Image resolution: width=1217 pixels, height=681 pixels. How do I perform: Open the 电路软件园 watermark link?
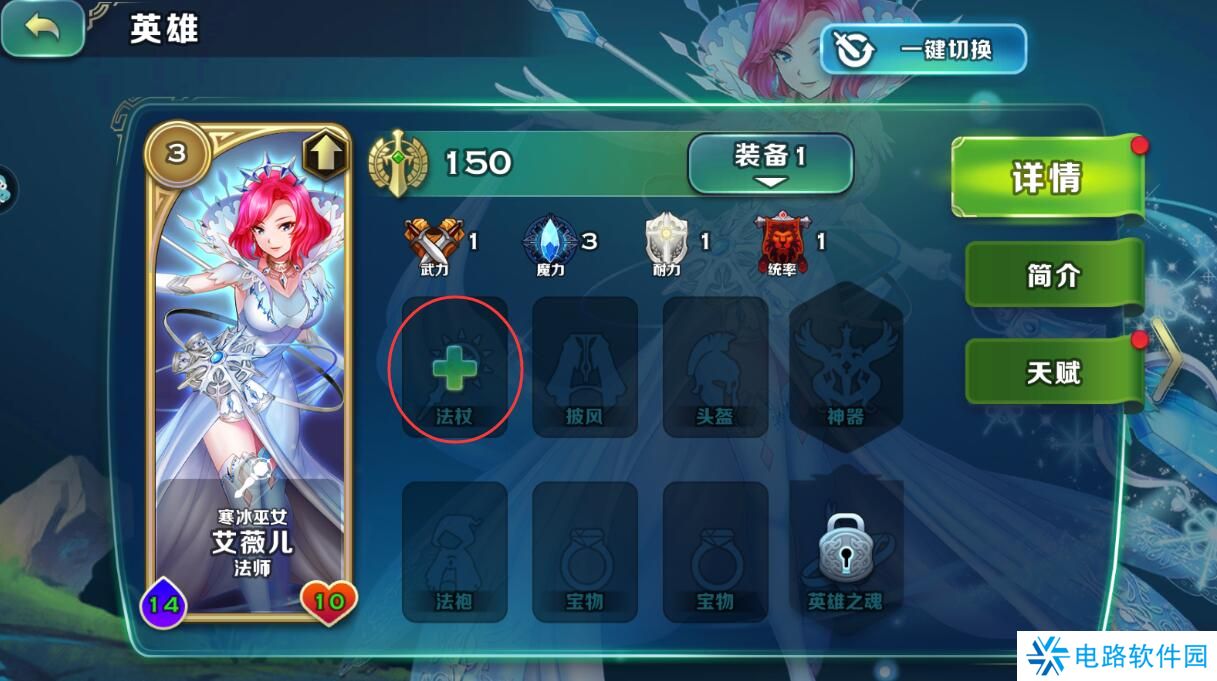[1117, 656]
